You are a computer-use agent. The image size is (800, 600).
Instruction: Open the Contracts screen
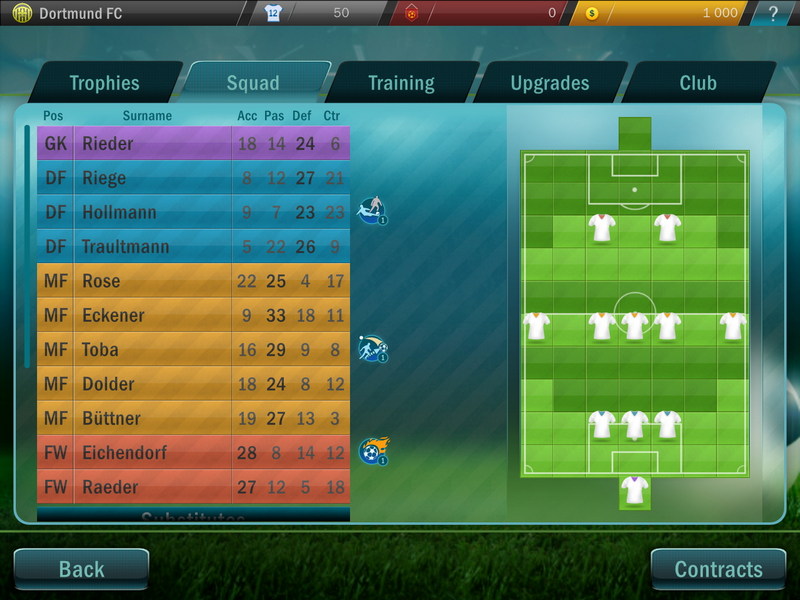718,569
